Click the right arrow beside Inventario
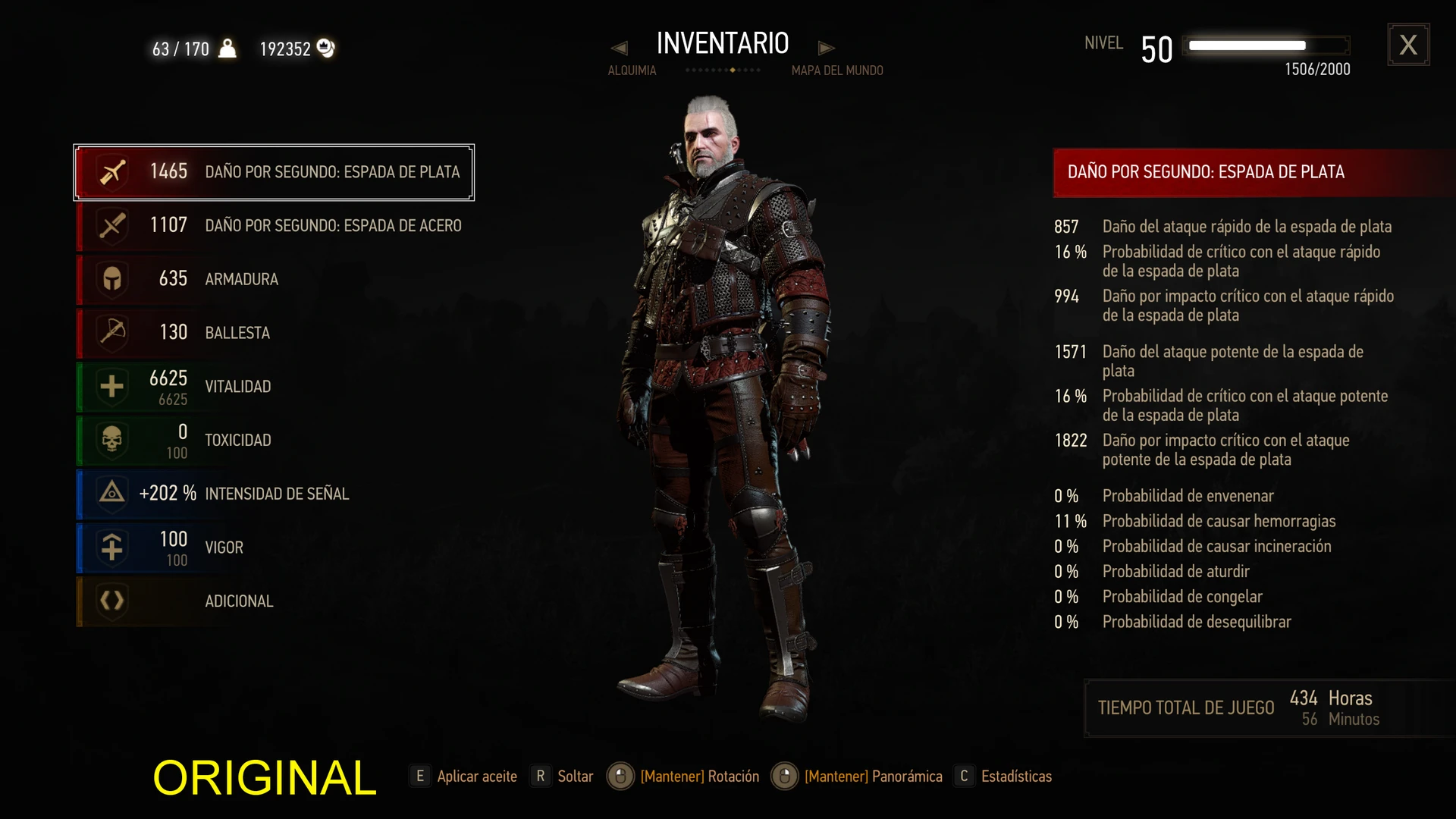 826,49
